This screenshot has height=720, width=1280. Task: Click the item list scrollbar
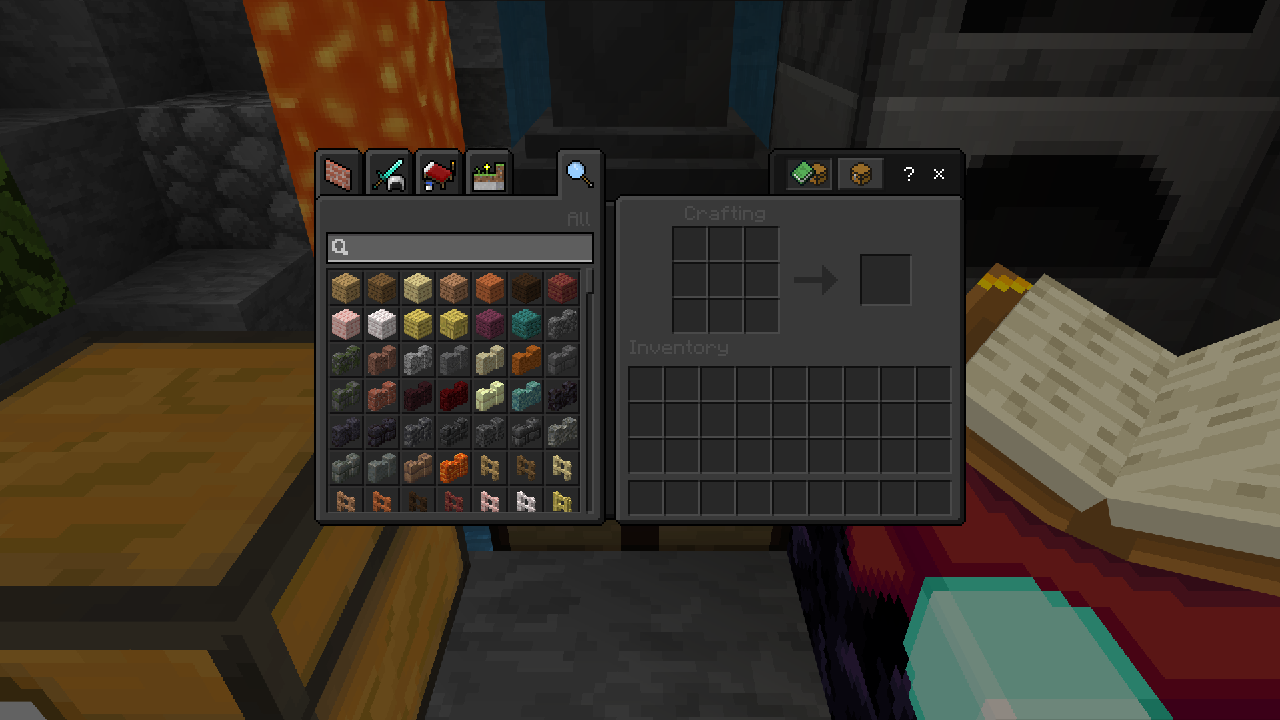click(591, 282)
